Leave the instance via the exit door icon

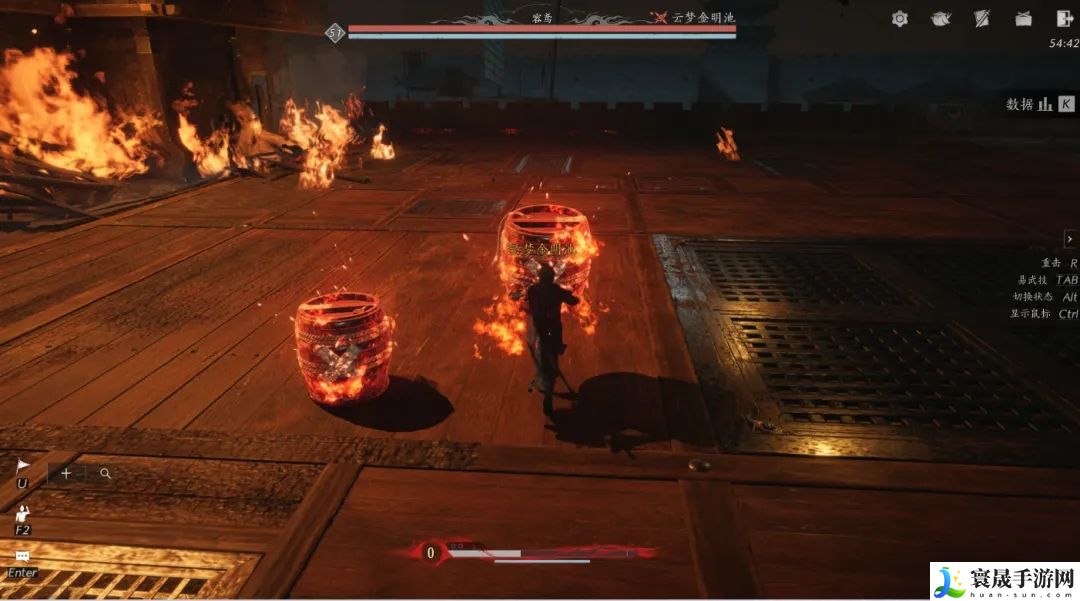[x=1064, y=19]
